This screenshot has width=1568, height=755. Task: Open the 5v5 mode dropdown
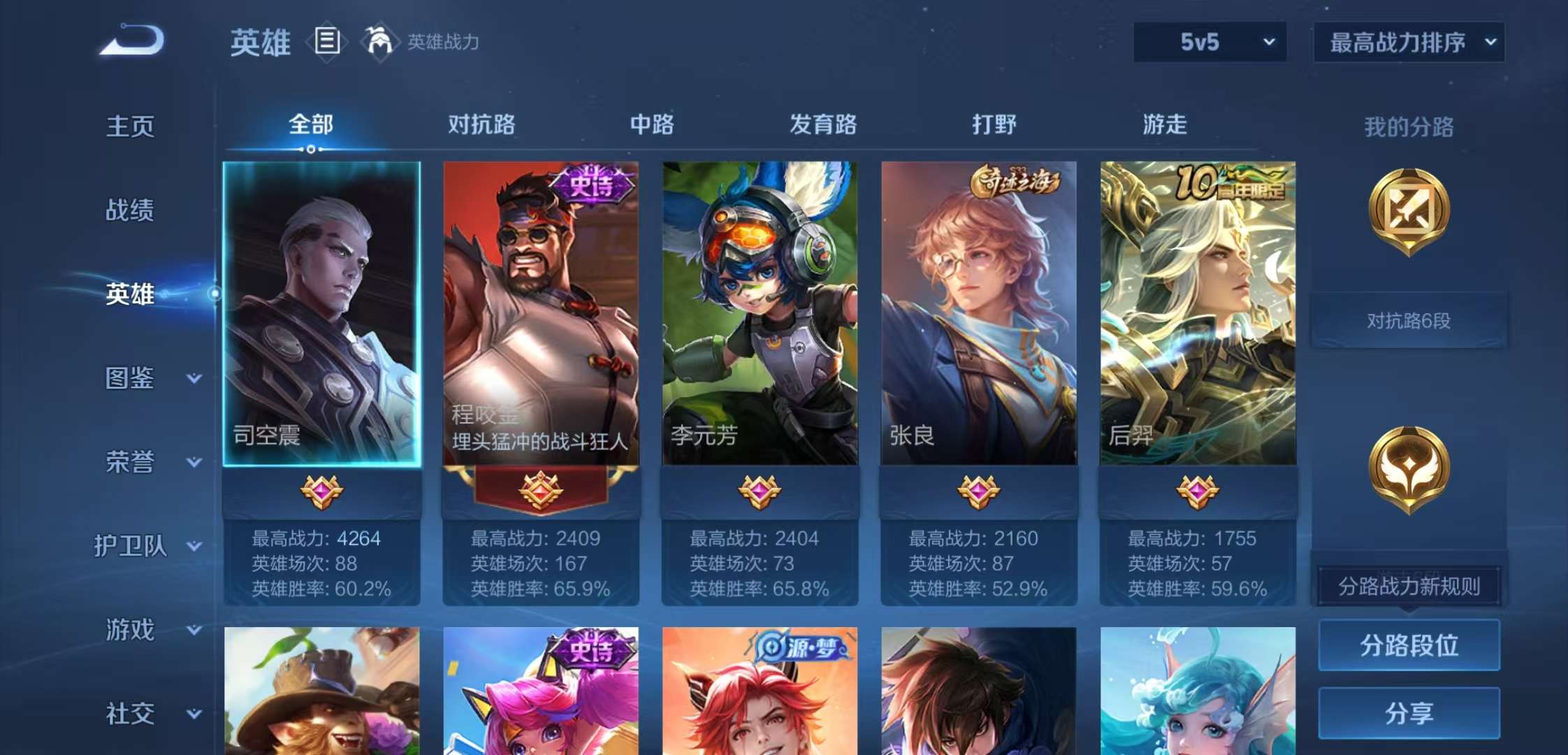pos(1209,42)
